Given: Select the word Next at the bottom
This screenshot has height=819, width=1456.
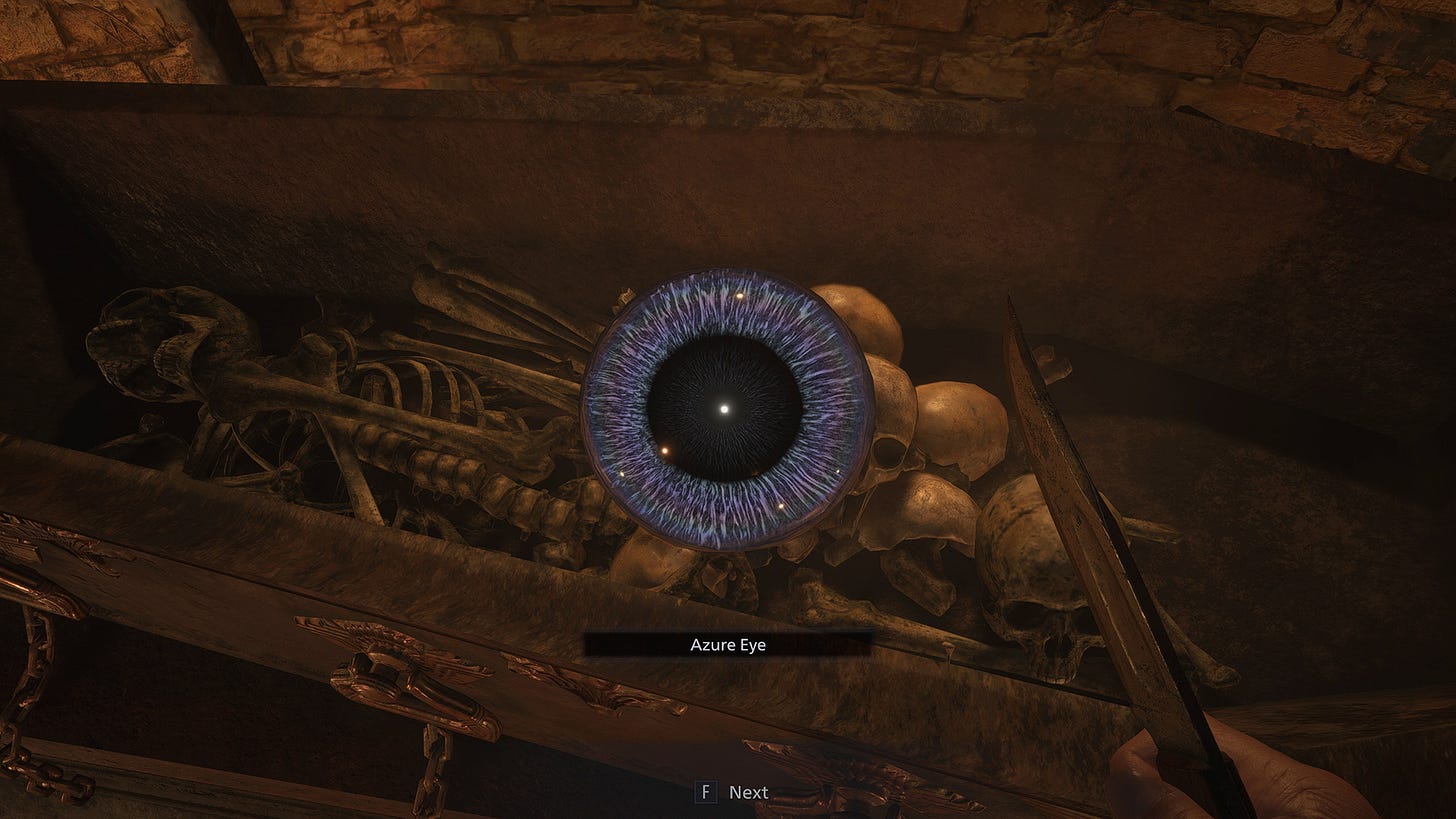Looking at the screenshot, I should point(748,791).
